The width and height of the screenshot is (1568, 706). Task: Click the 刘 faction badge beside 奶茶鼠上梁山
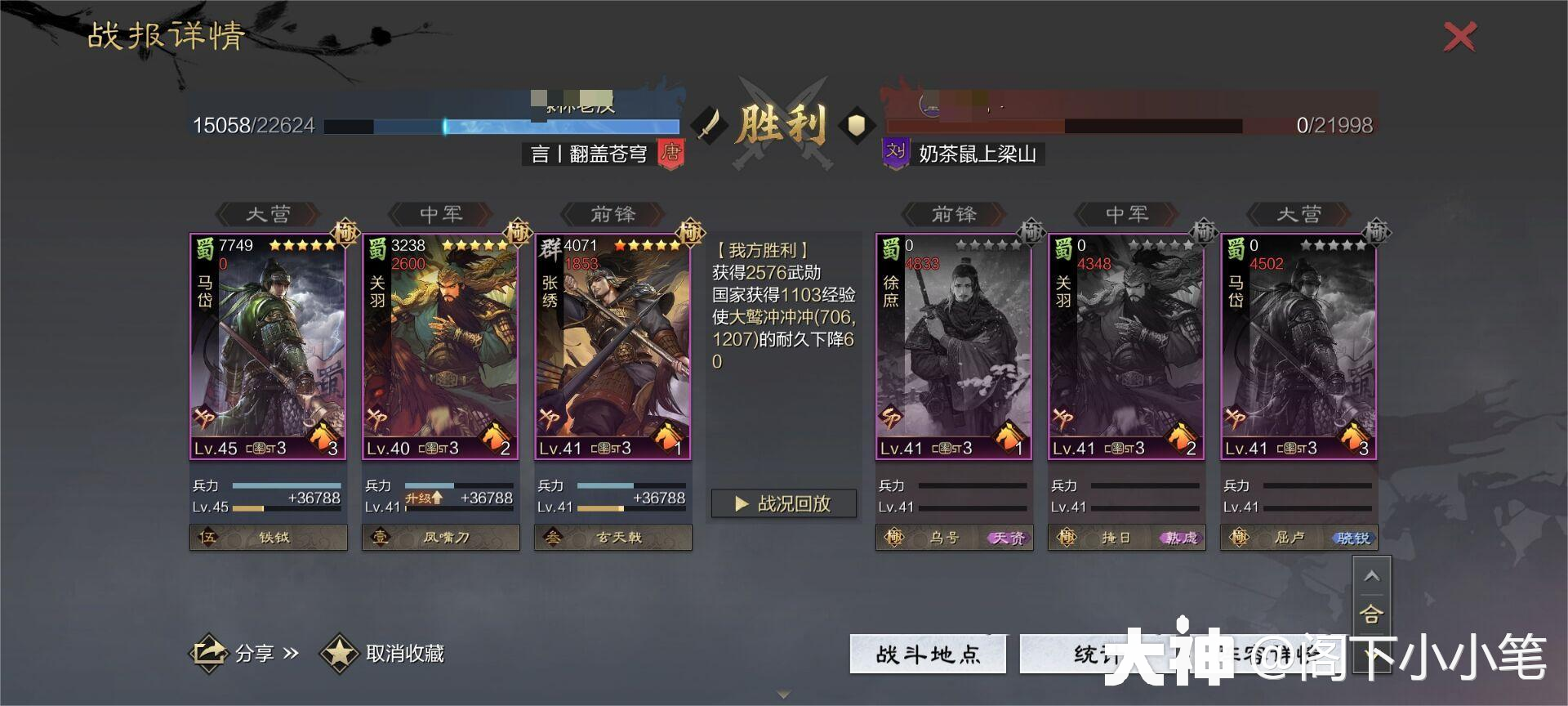pos(896,151)
